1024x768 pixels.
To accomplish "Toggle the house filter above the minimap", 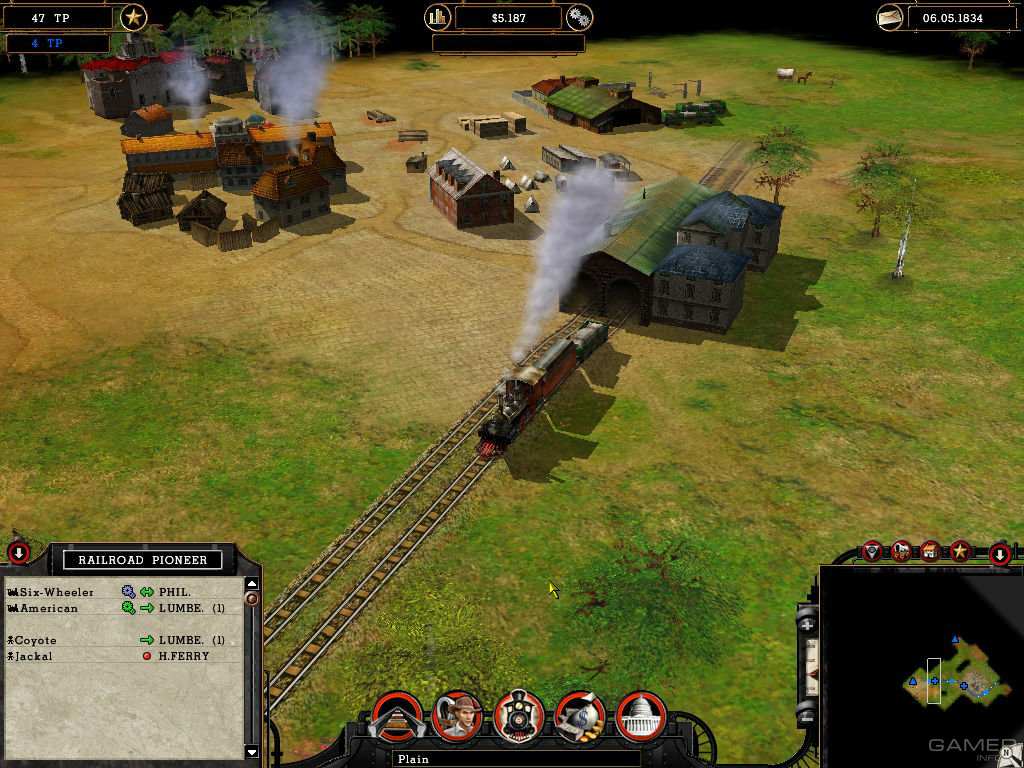I will (x=931, y=550).
